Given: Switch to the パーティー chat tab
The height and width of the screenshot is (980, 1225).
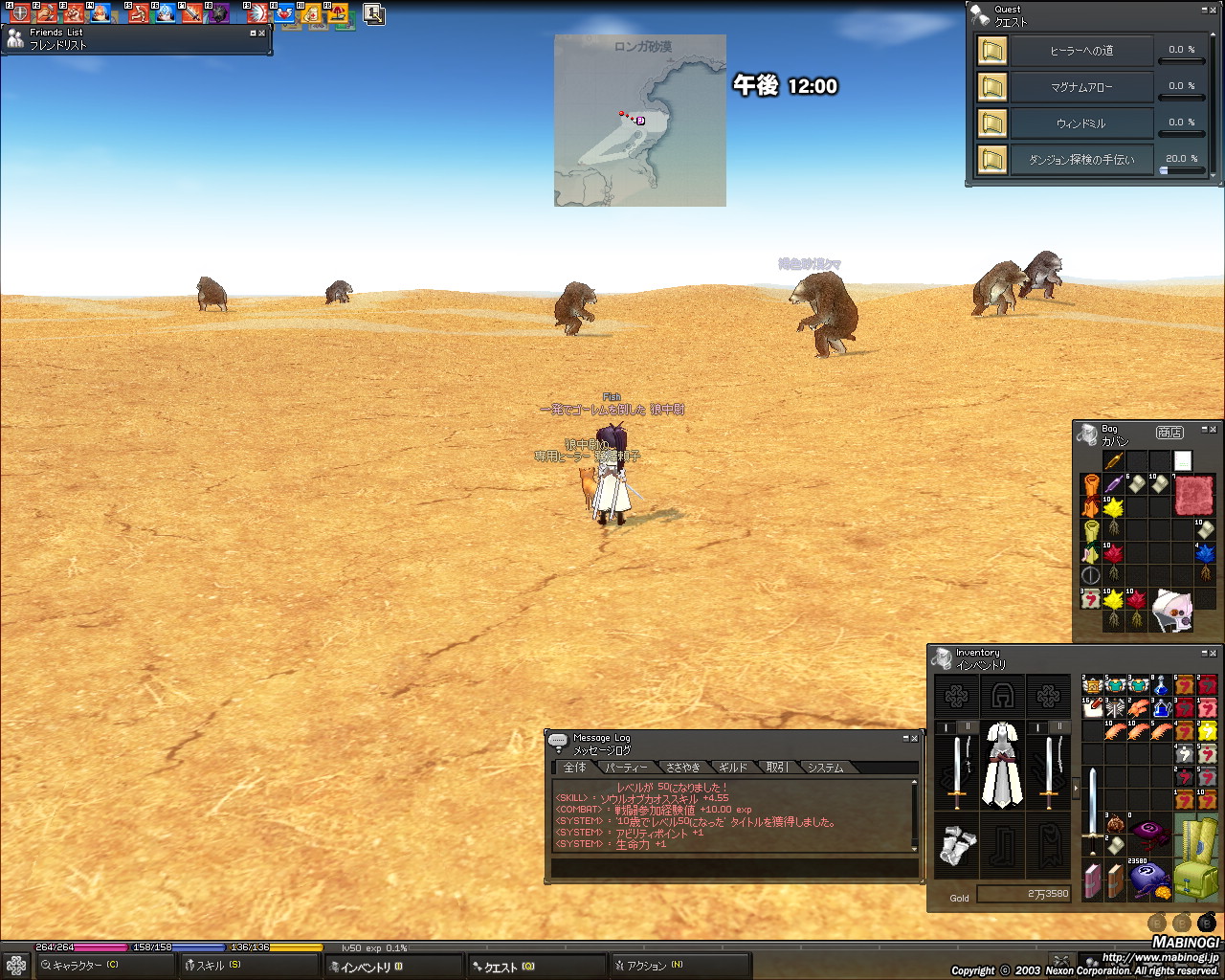Looking at the screenshot, I should (627, 768).
